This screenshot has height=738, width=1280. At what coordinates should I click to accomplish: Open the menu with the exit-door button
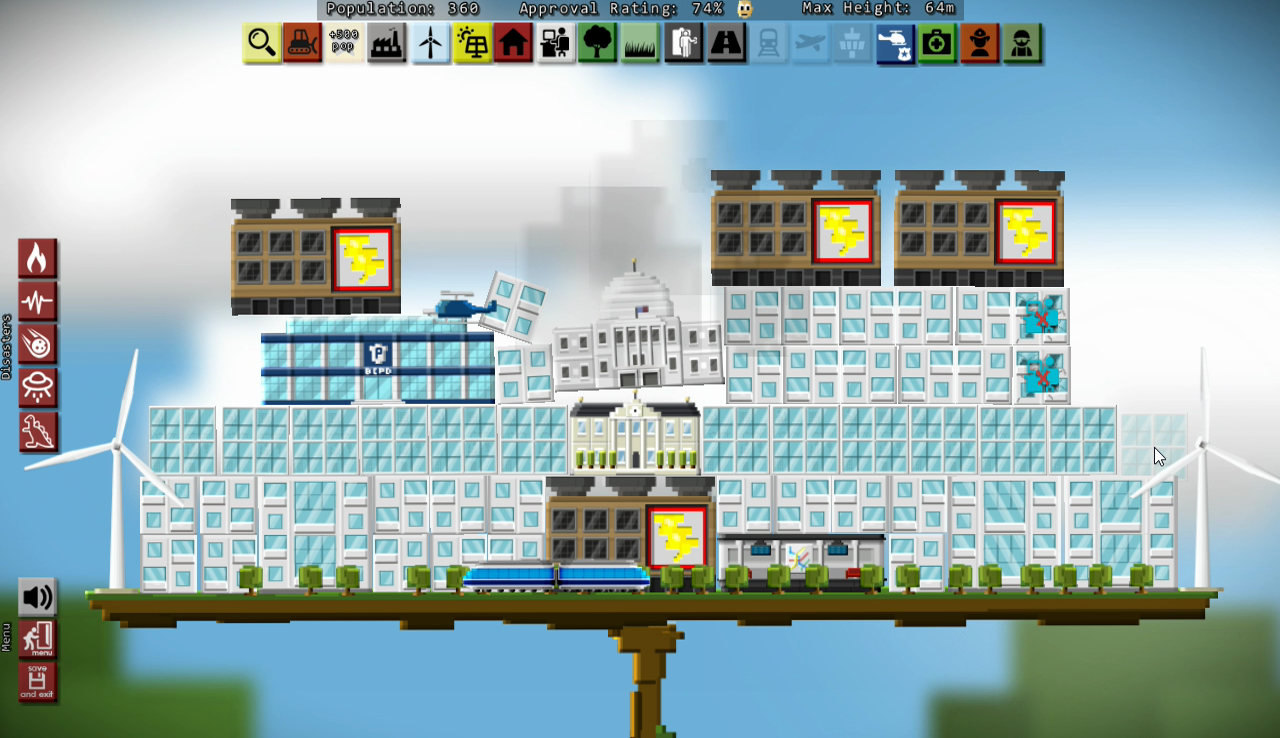click(38, 640)
